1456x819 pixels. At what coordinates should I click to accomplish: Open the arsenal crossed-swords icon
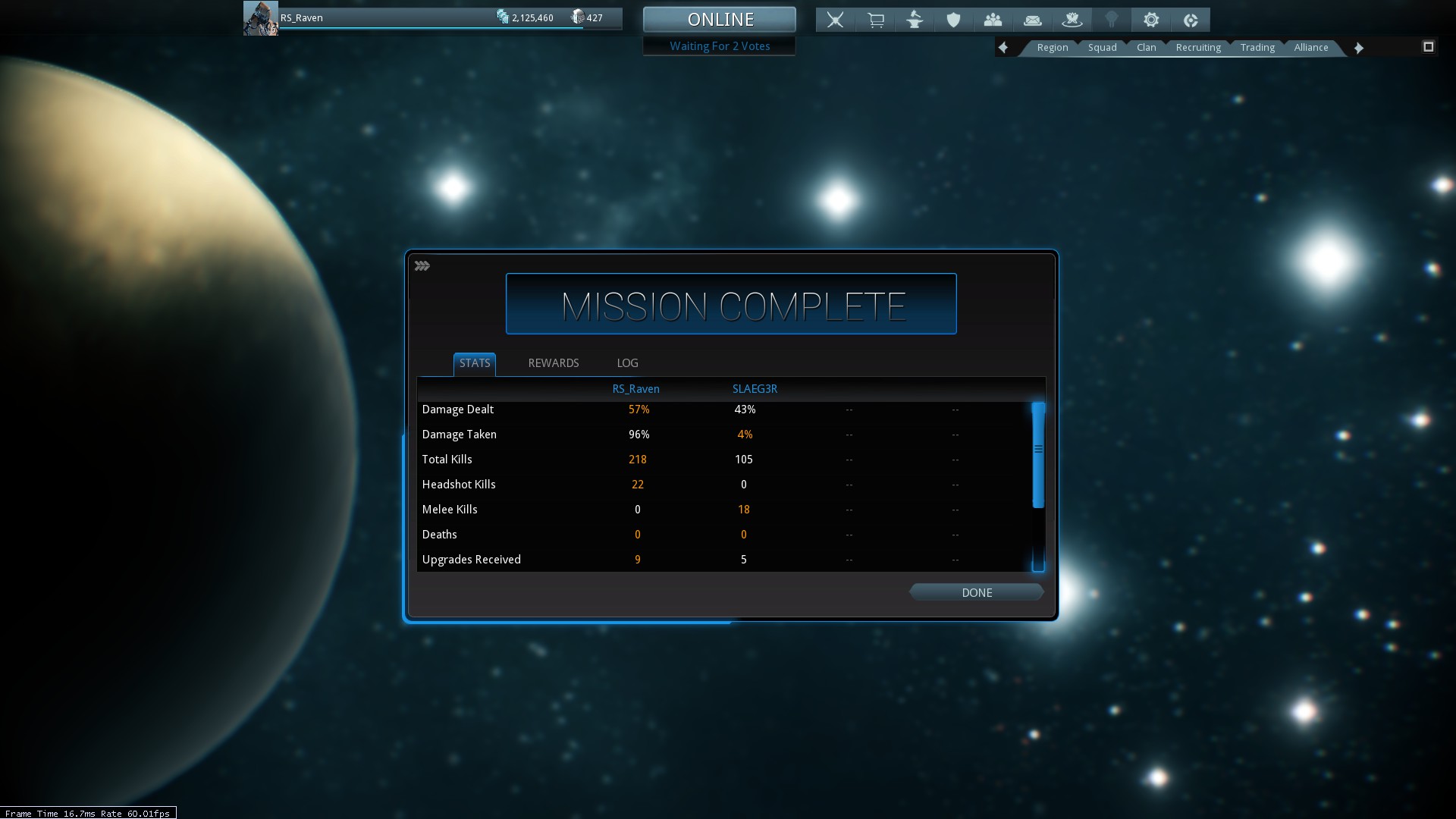click(835, 20)
